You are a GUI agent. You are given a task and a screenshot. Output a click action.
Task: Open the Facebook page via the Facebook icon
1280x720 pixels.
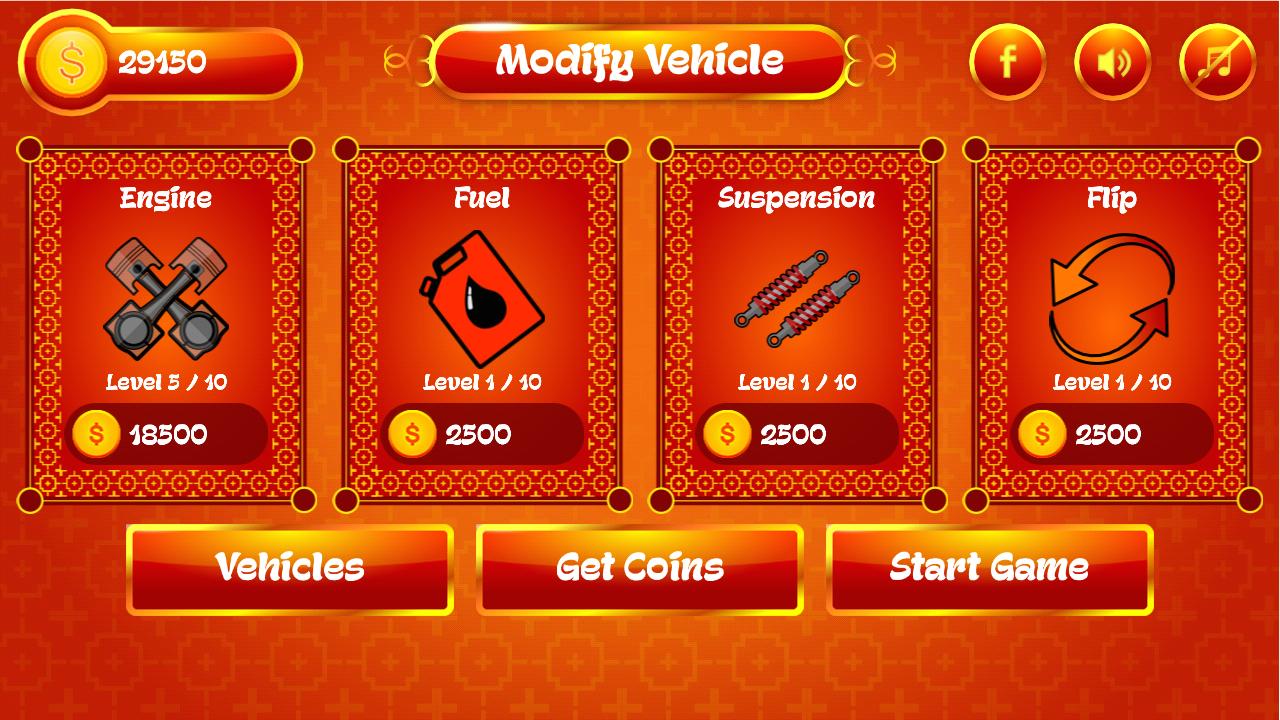pos(1008,61)
